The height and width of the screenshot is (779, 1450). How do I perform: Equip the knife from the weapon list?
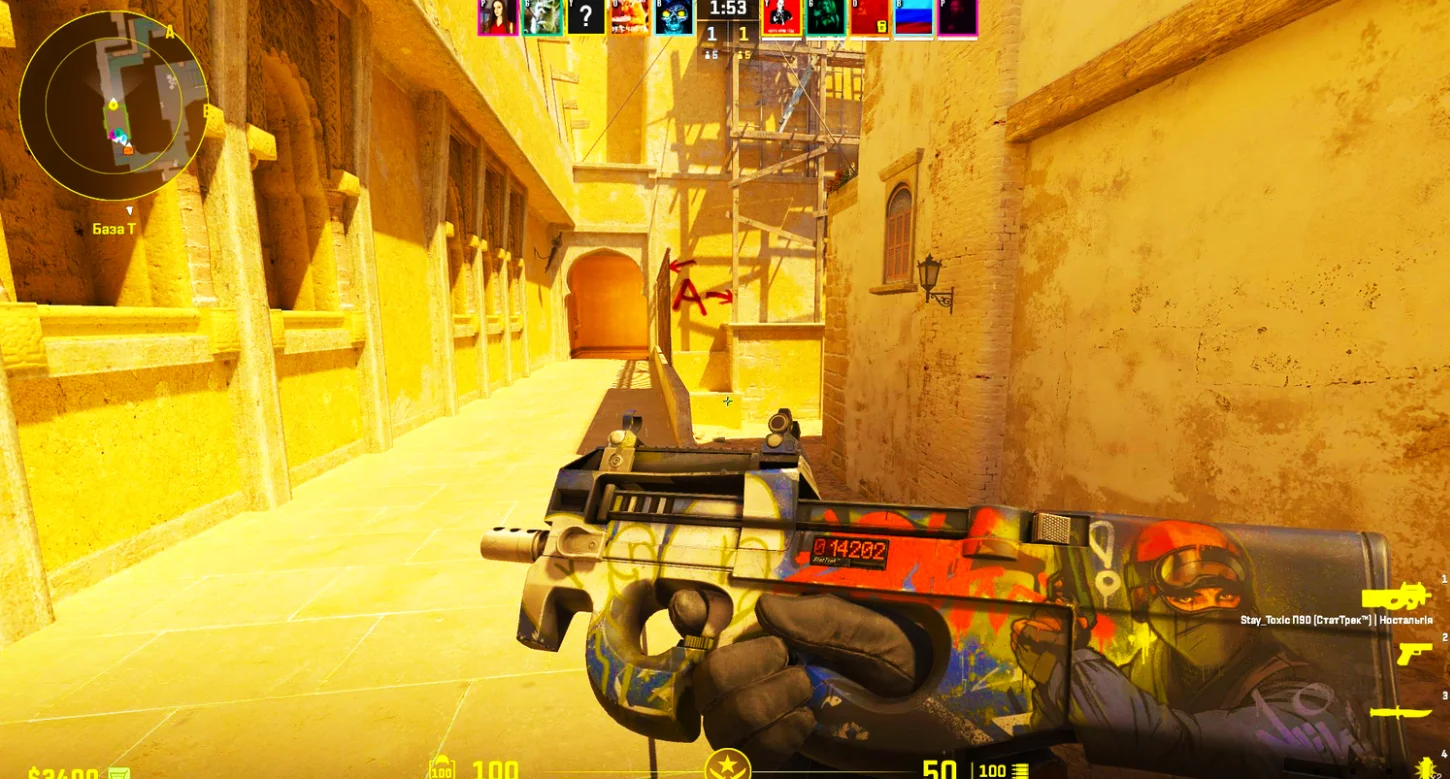1400,712
